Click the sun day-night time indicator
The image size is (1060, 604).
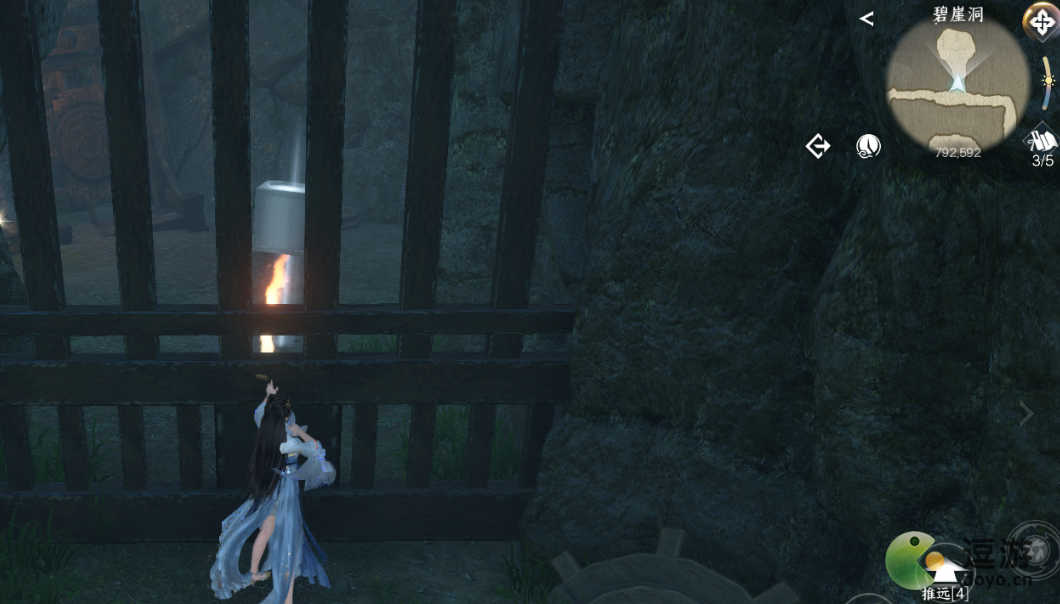[x=1048, y=80]
